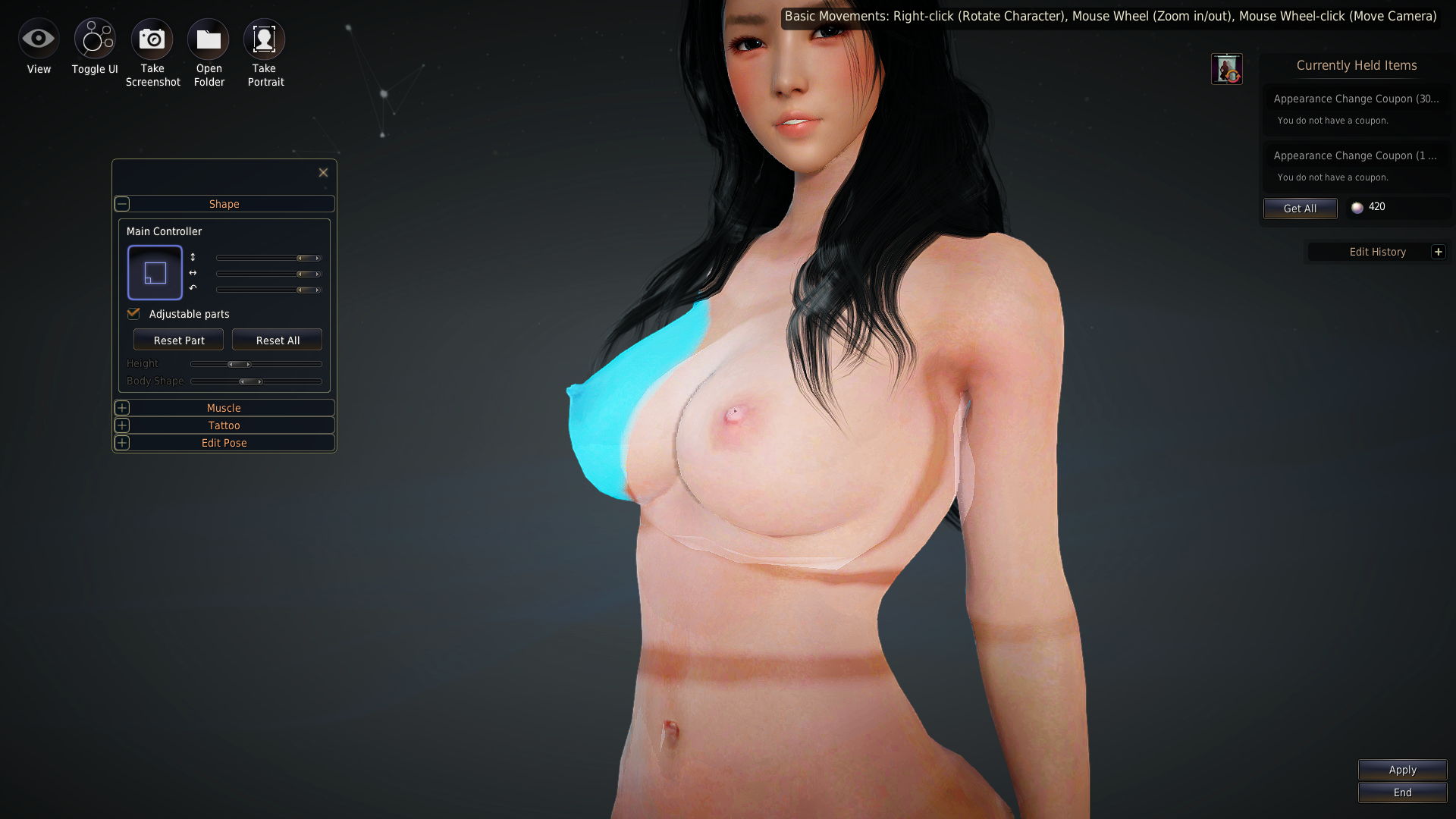Screen dimensions: 1456x819
Task: Open the screenshot folder
Action: [208, 38]
